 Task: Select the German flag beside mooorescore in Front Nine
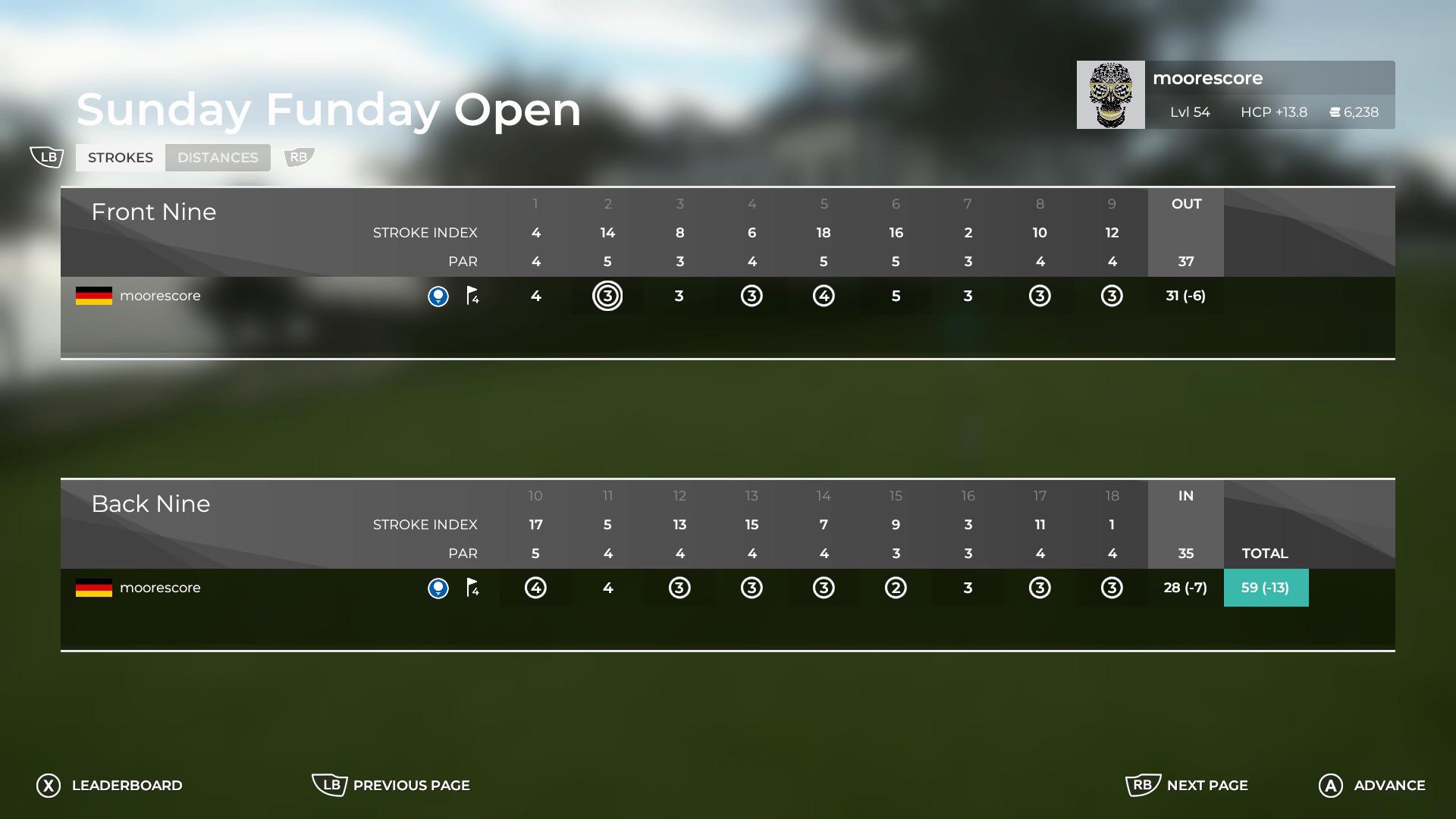[x=93, y=296]
